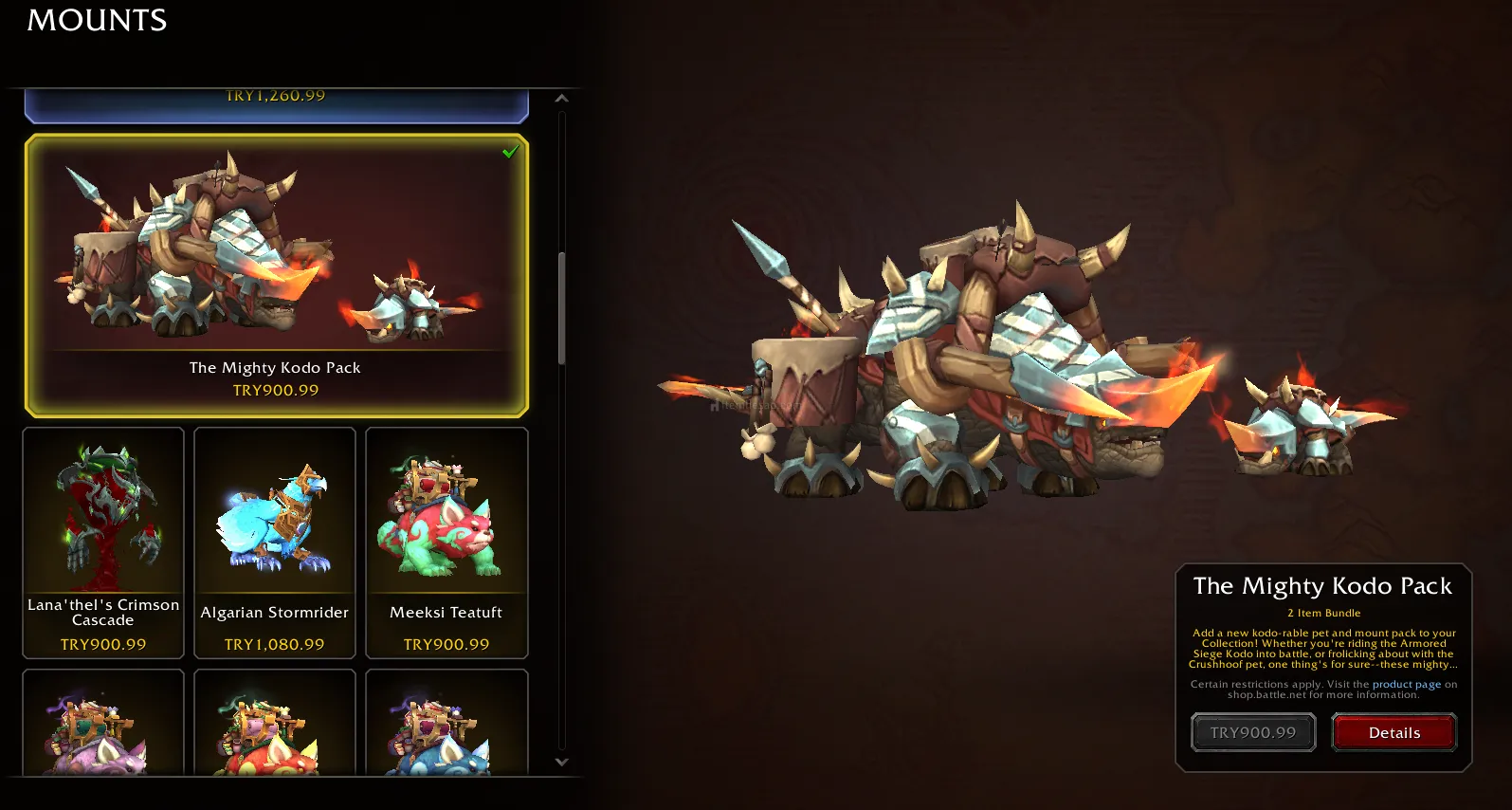Select the red Meeksi mount tile
The height and width of the screenshot is (810, 1512).
tap(275, 723)
